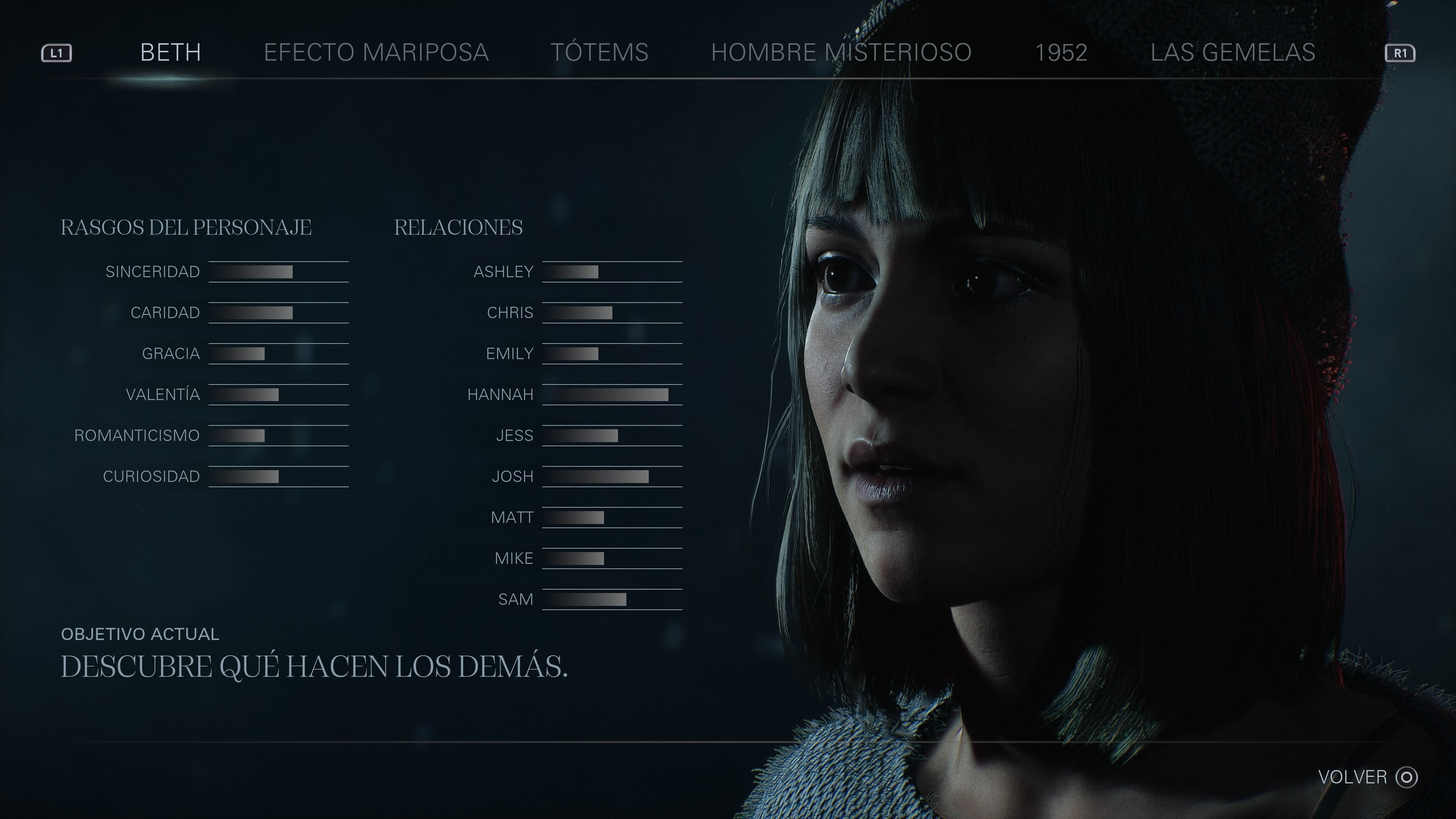Open the EFECTO MARIPOSA tab
Image resolution: width=1456 pixels, height=819 pixels.
pos(377,53)
